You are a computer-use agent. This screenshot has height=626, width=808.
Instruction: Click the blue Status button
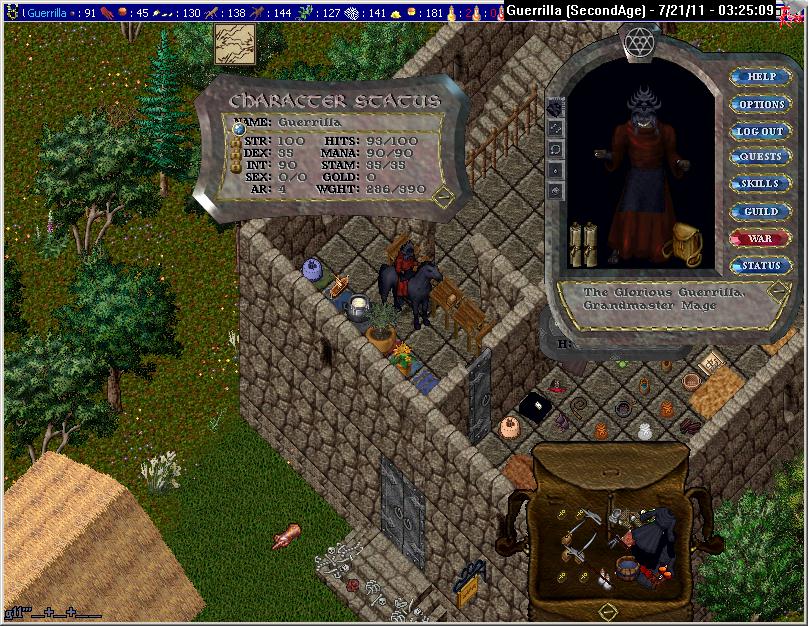[761, 266]
